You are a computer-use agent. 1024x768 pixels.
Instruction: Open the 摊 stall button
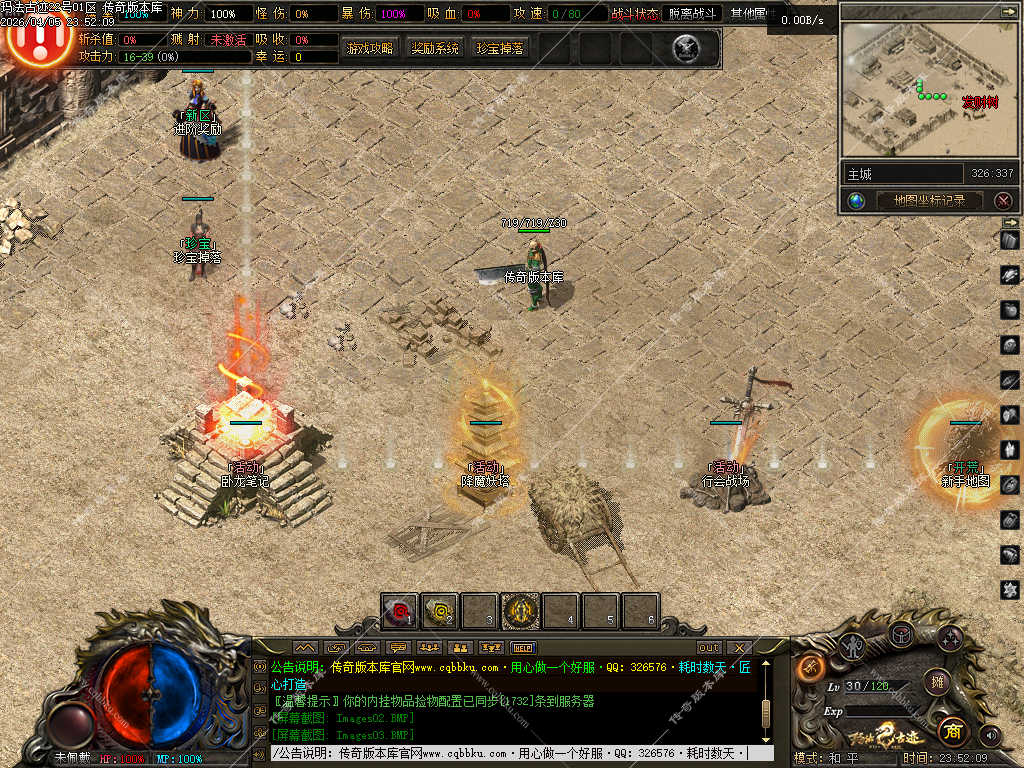pyautogui.click(x=937, y=683)
